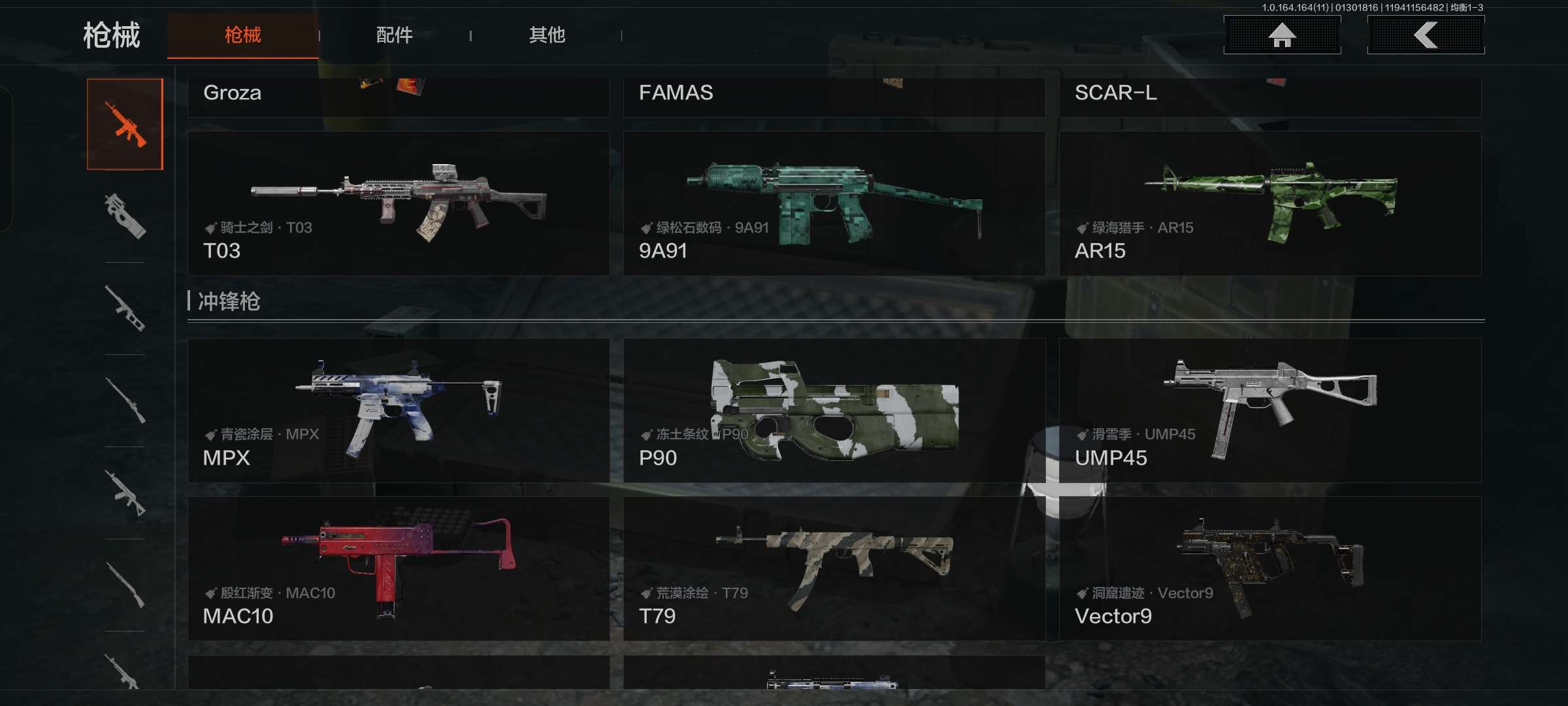Click the back arrow button
The image size is (1568, 706).
click(x=1426, y=35)
